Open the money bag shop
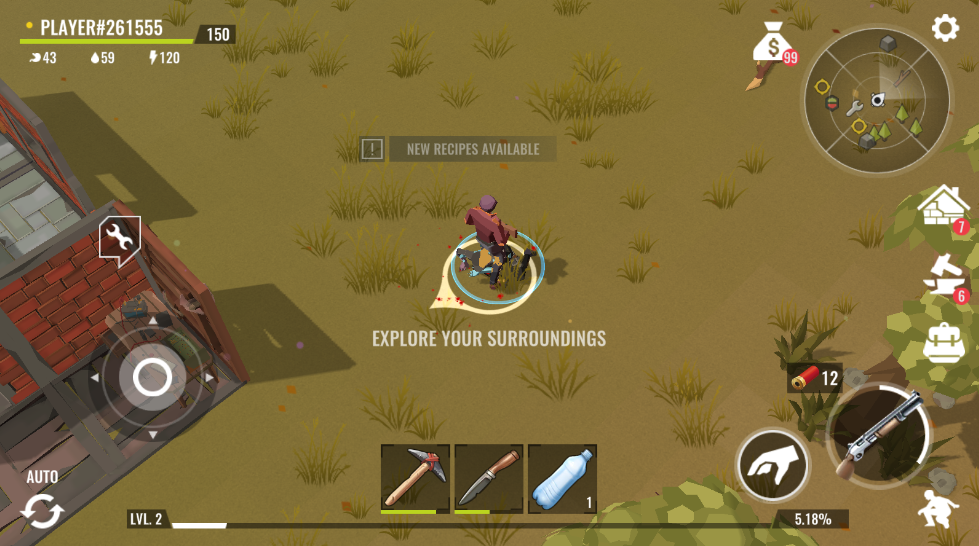 coord(772,46)
